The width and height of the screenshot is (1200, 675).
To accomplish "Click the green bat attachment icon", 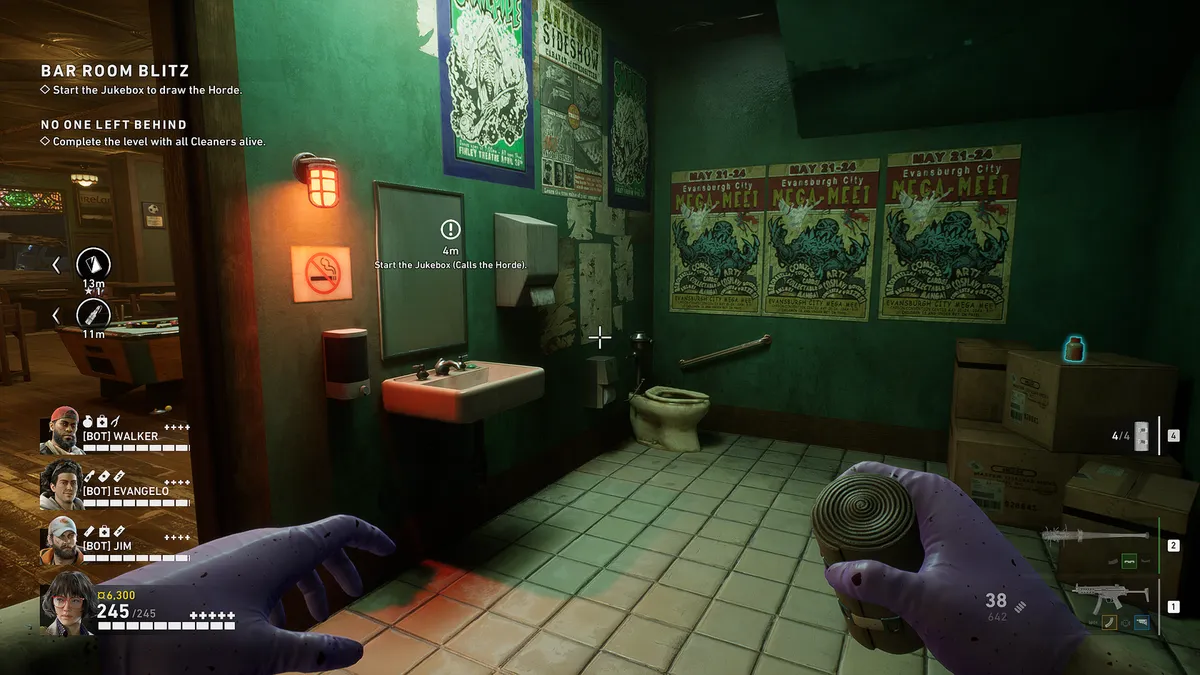I will [1130, 561].
